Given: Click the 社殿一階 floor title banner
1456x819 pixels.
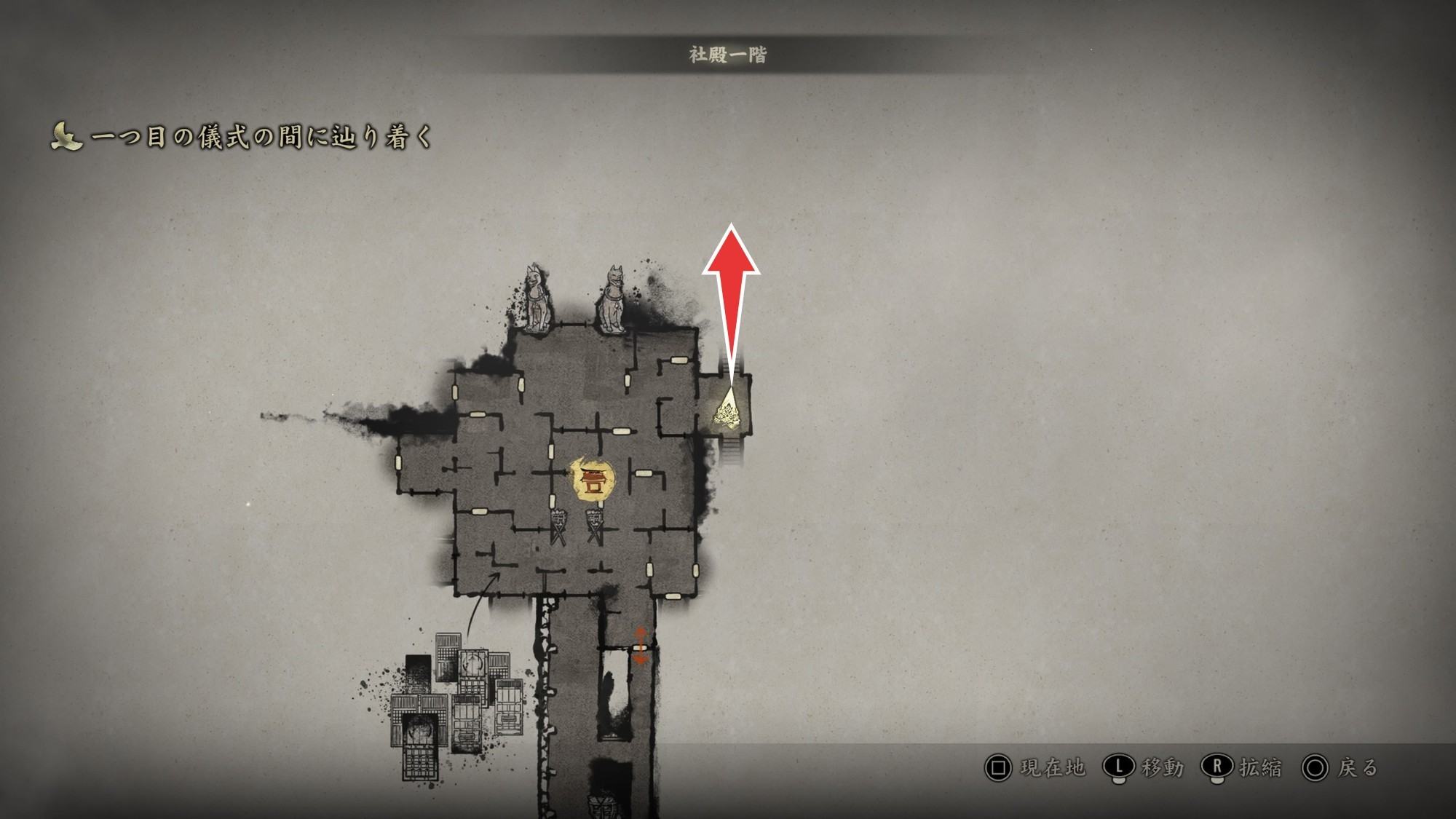Looking at the screenshot, I should [x=727, y=55].
